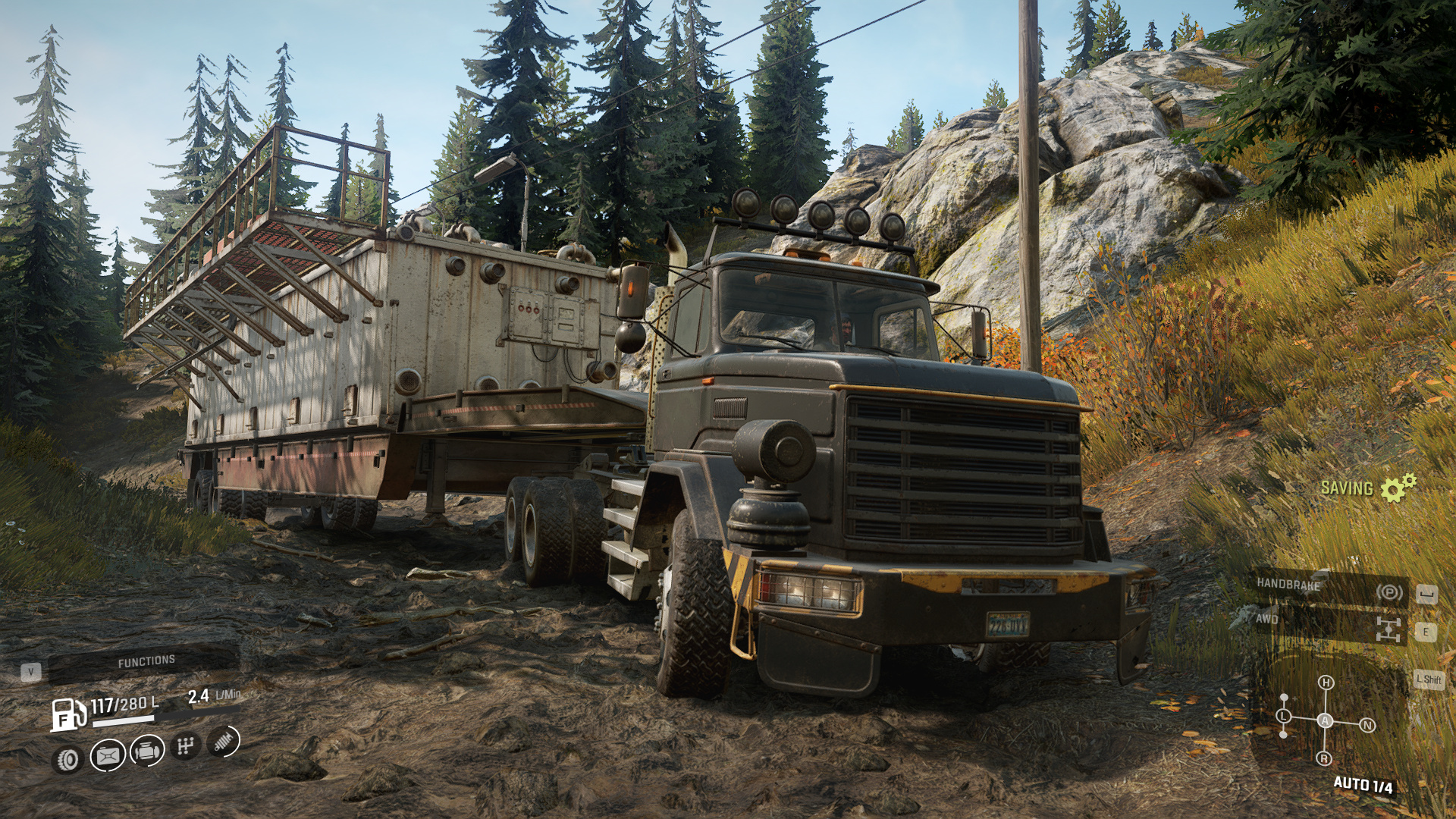The image size is (1456, 819).
Task: Click the wheels damage status icon
Action: click(x=68, y=759)
